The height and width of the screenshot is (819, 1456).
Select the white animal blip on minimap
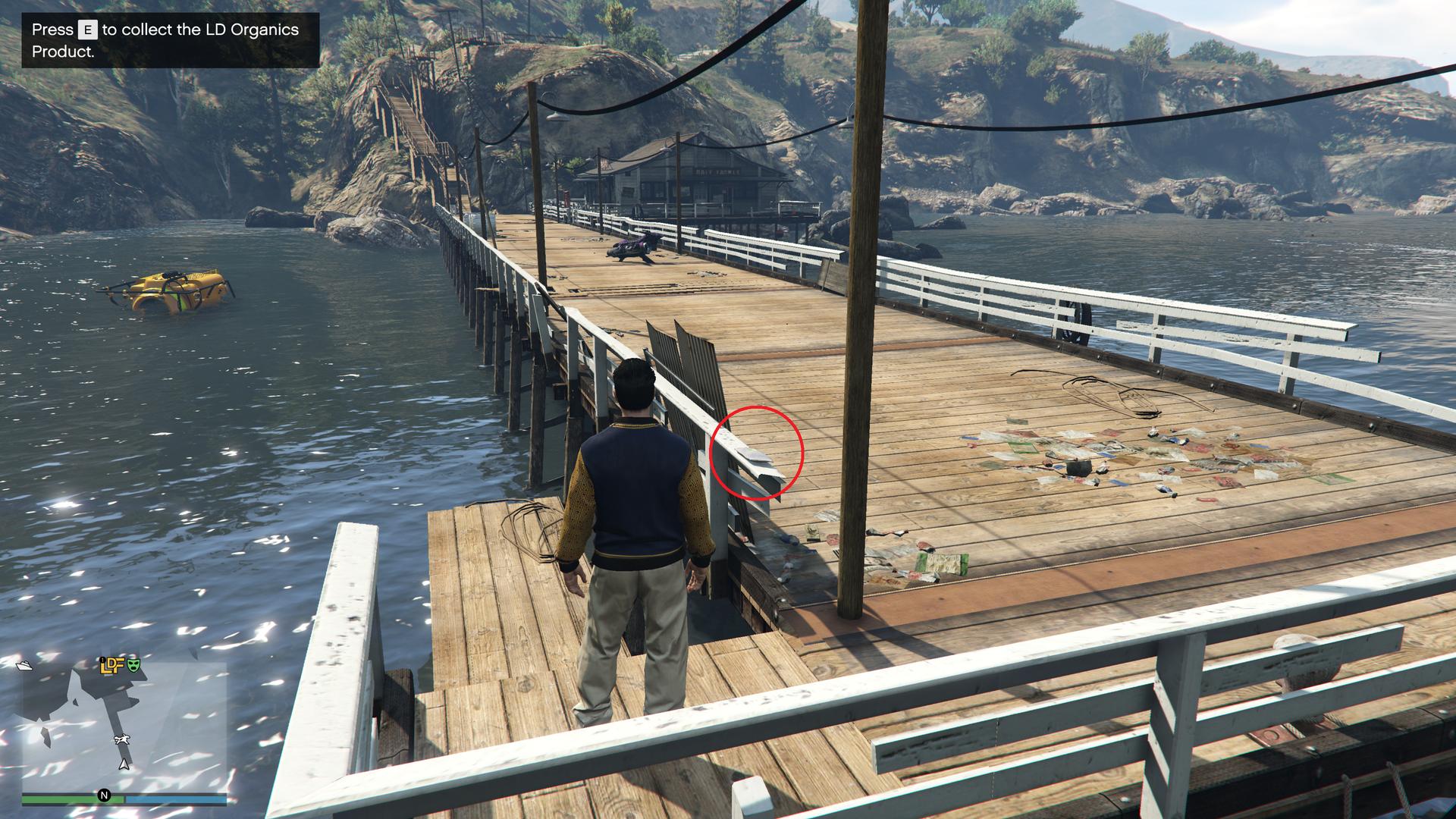121,739
